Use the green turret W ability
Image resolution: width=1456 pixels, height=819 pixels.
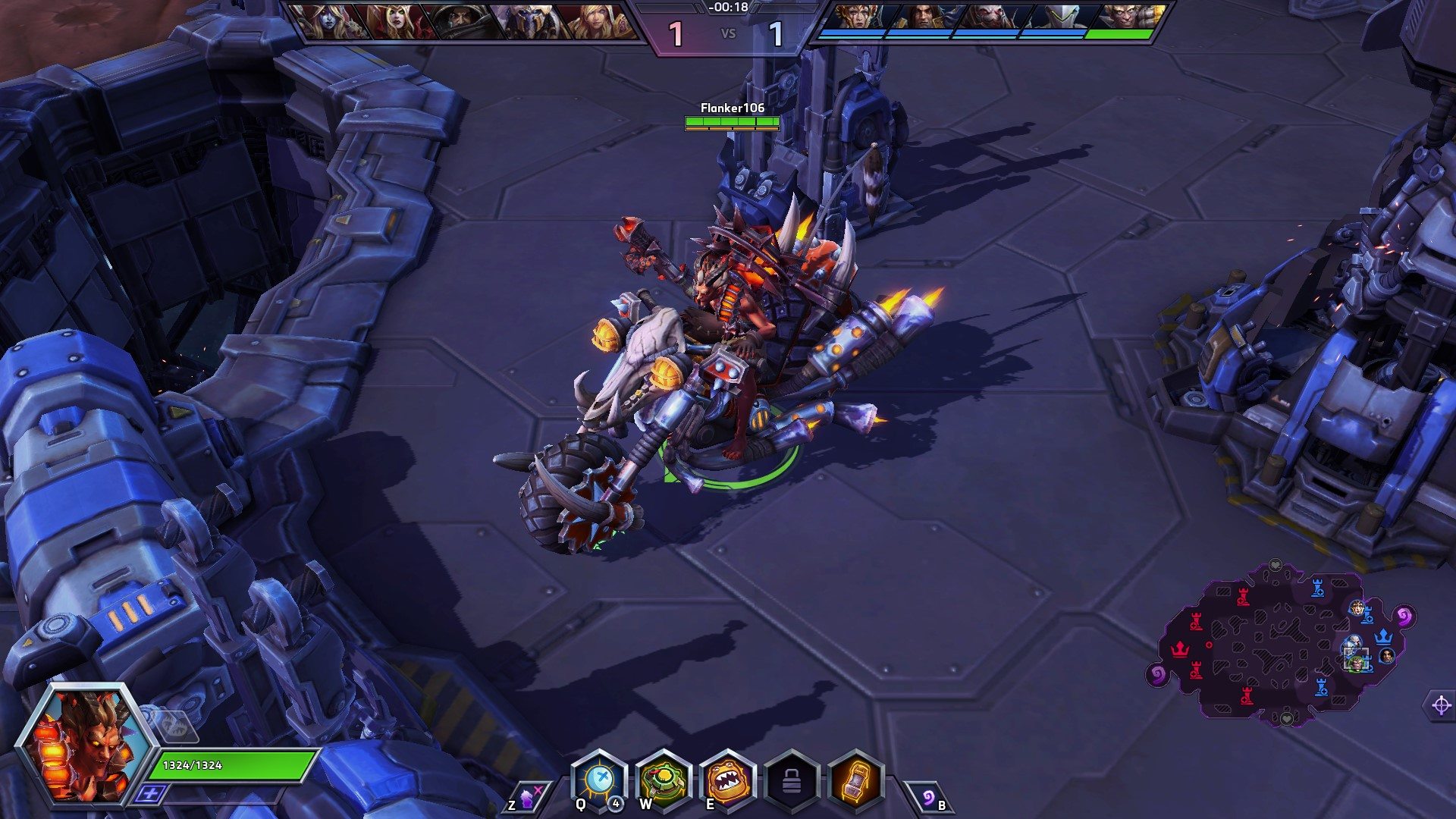(663, 780)
